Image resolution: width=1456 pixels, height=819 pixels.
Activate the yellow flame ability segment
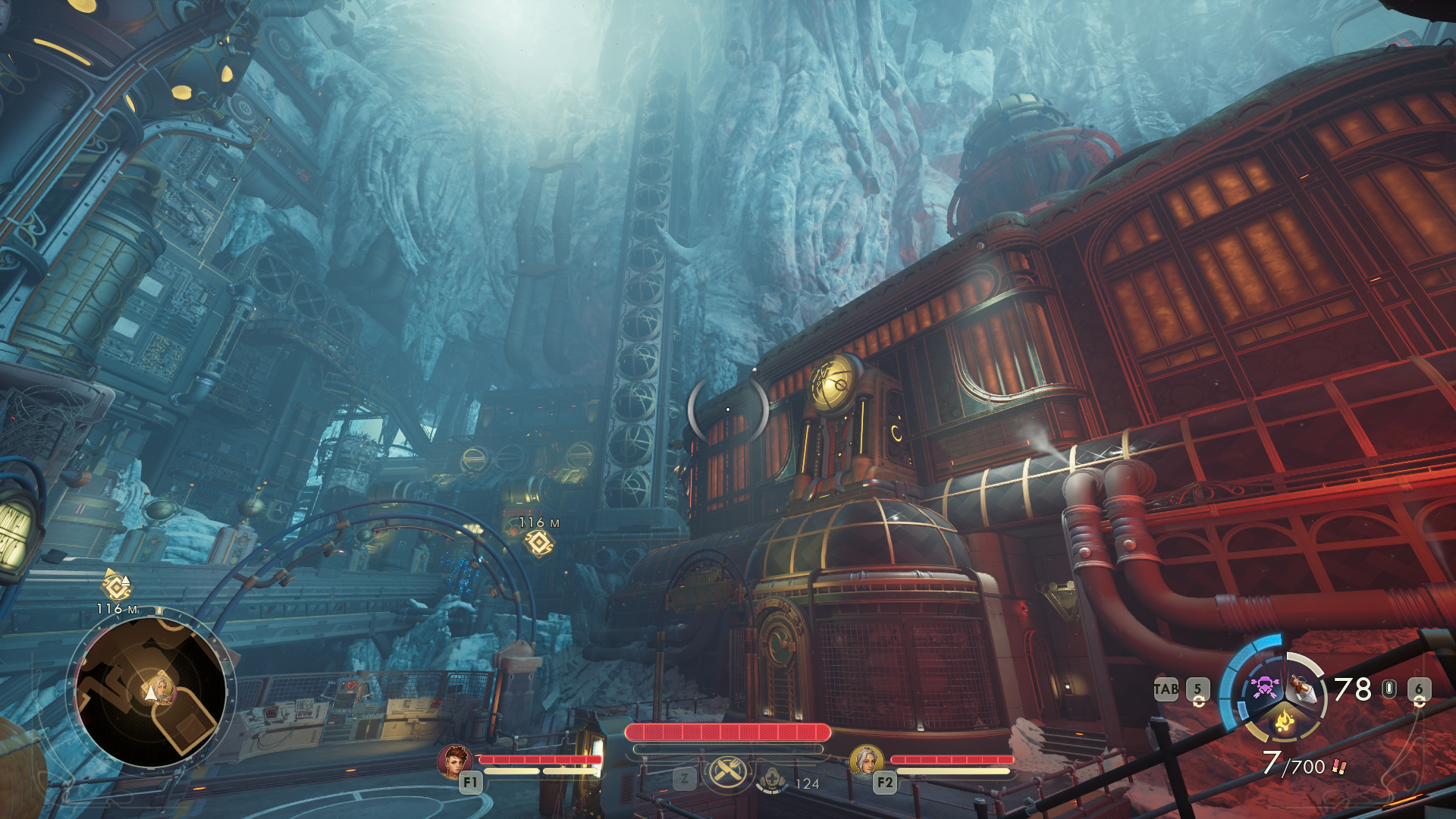coord(1285,720)
